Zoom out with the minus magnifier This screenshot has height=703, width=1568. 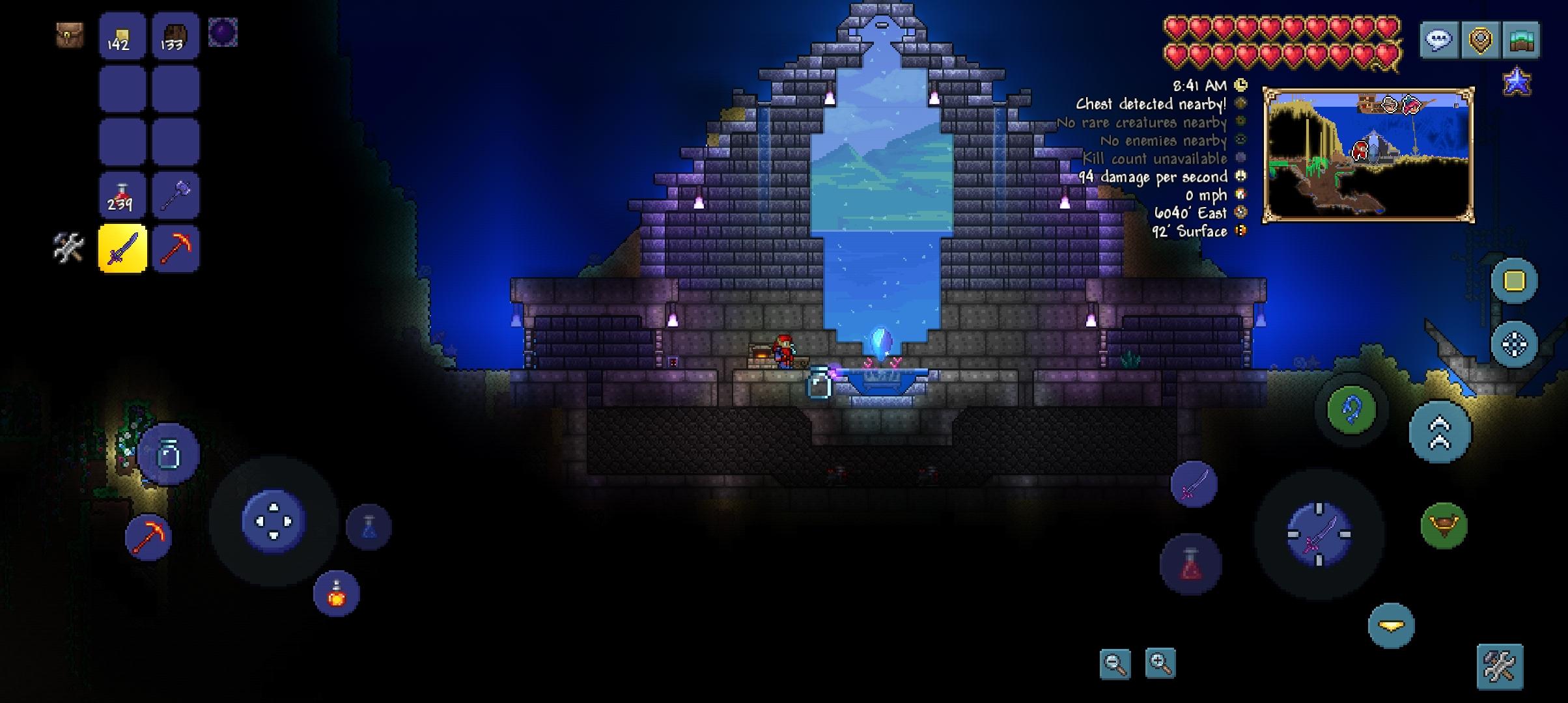1115,664
